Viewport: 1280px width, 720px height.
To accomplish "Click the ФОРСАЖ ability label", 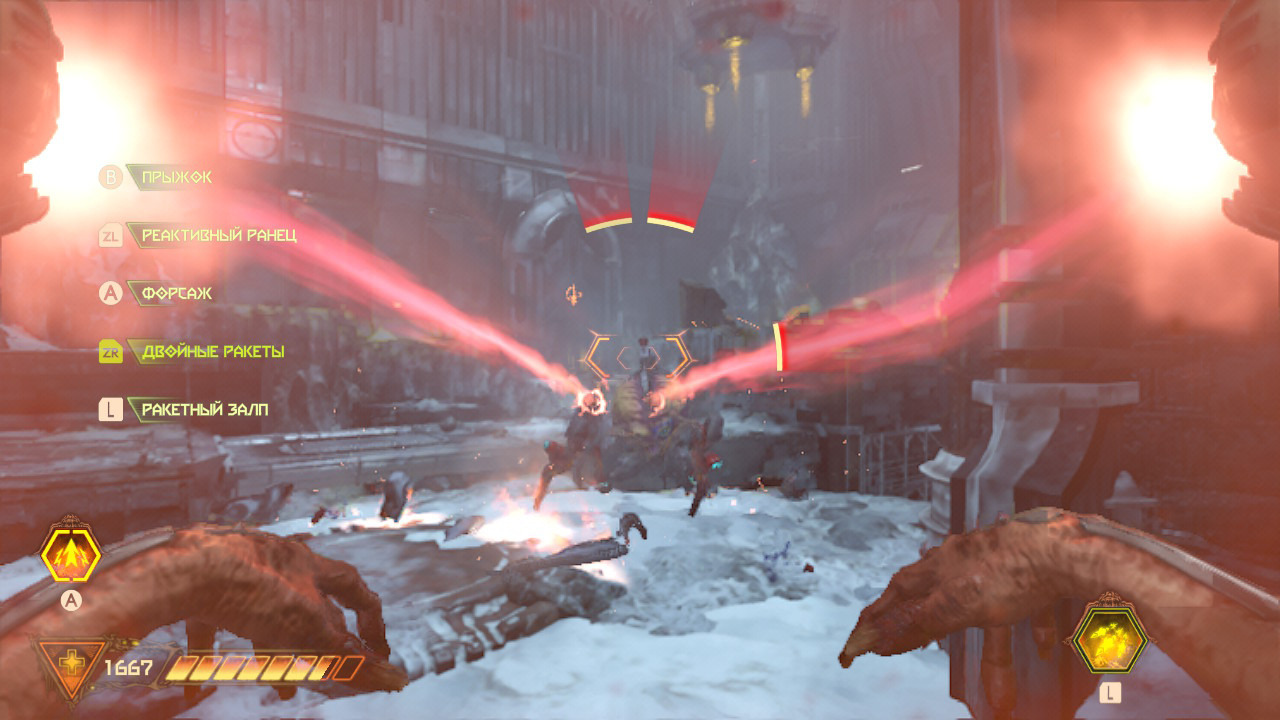I will coord(176,294).
